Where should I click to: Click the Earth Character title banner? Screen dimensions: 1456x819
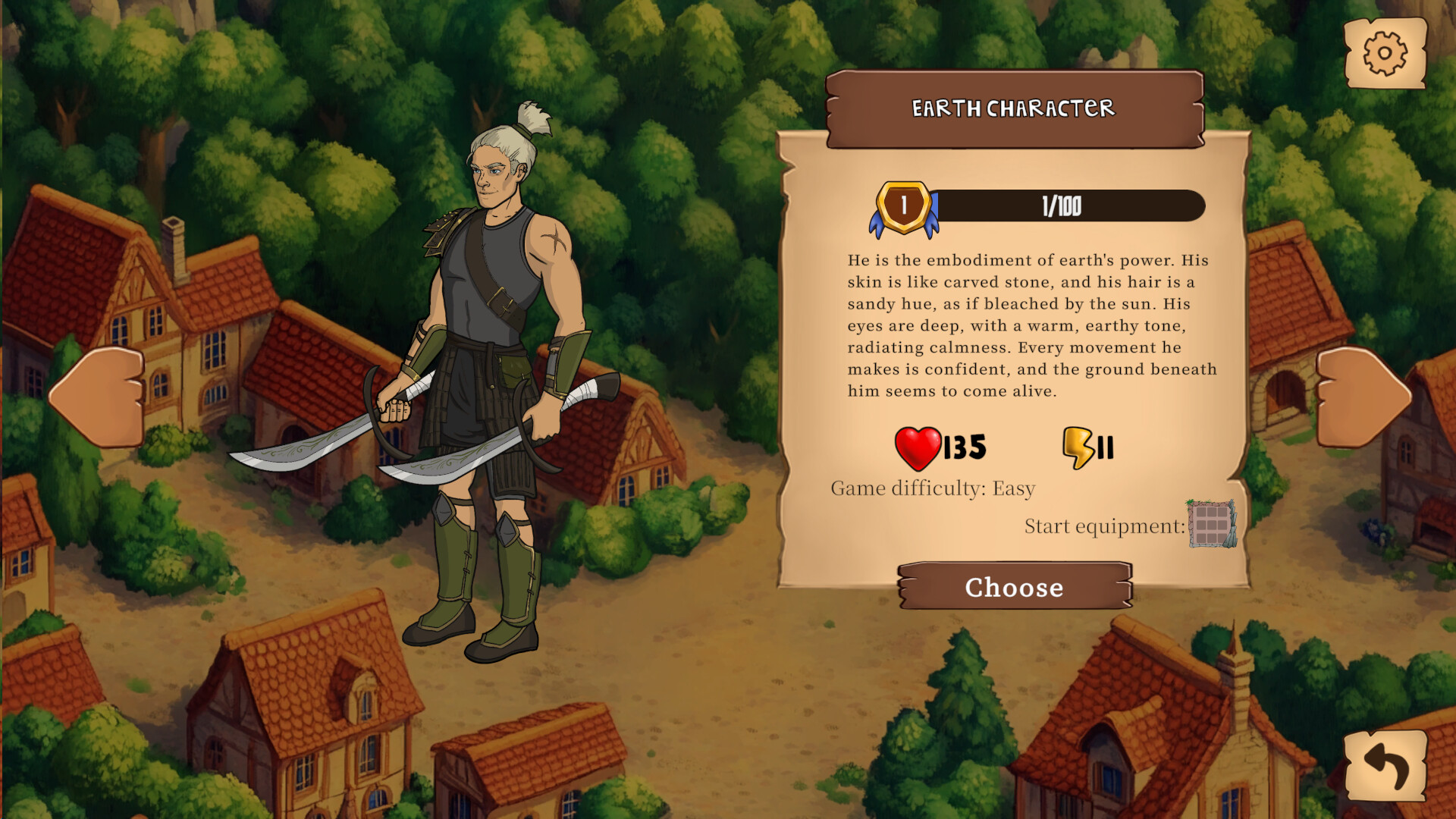[x=1014, y=108]
